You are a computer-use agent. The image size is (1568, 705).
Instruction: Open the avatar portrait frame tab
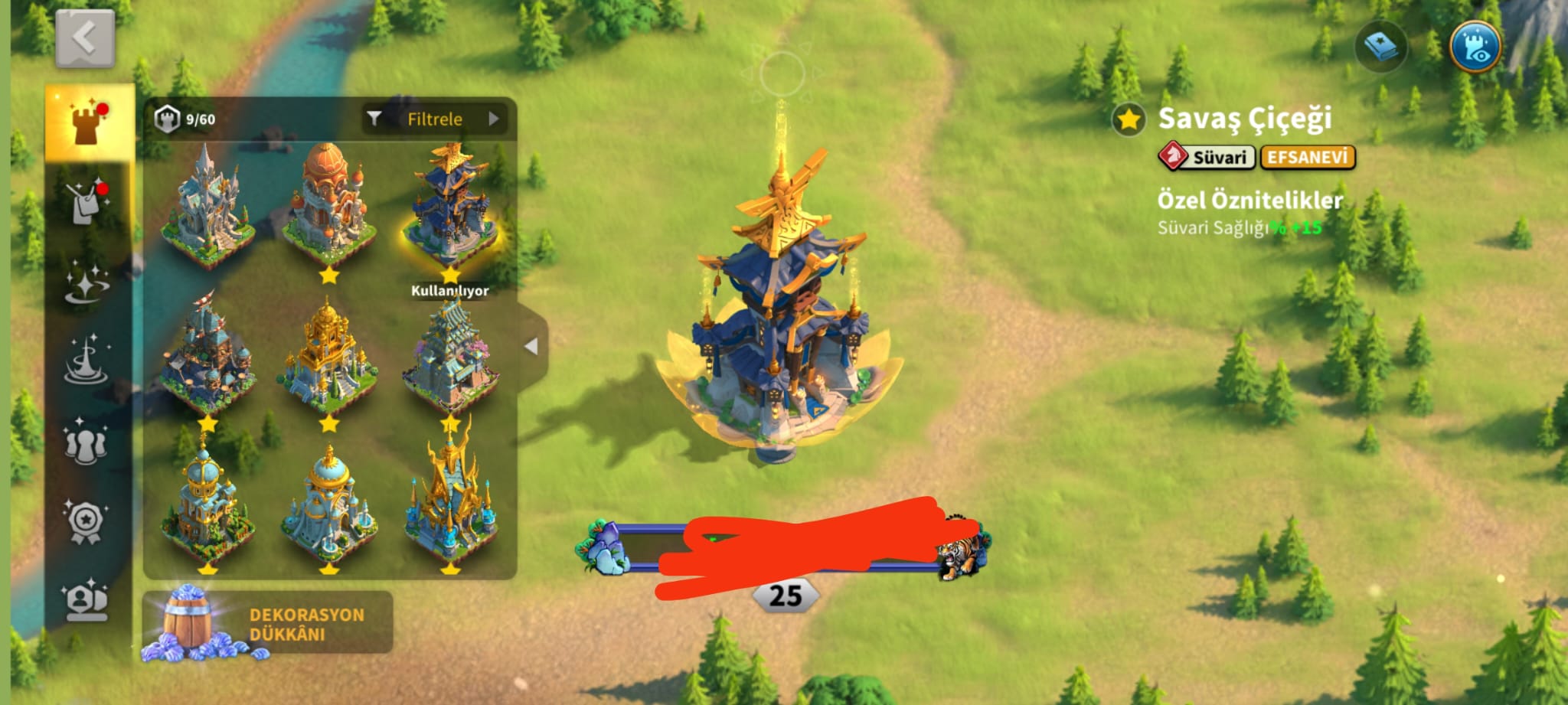point(87,601)
